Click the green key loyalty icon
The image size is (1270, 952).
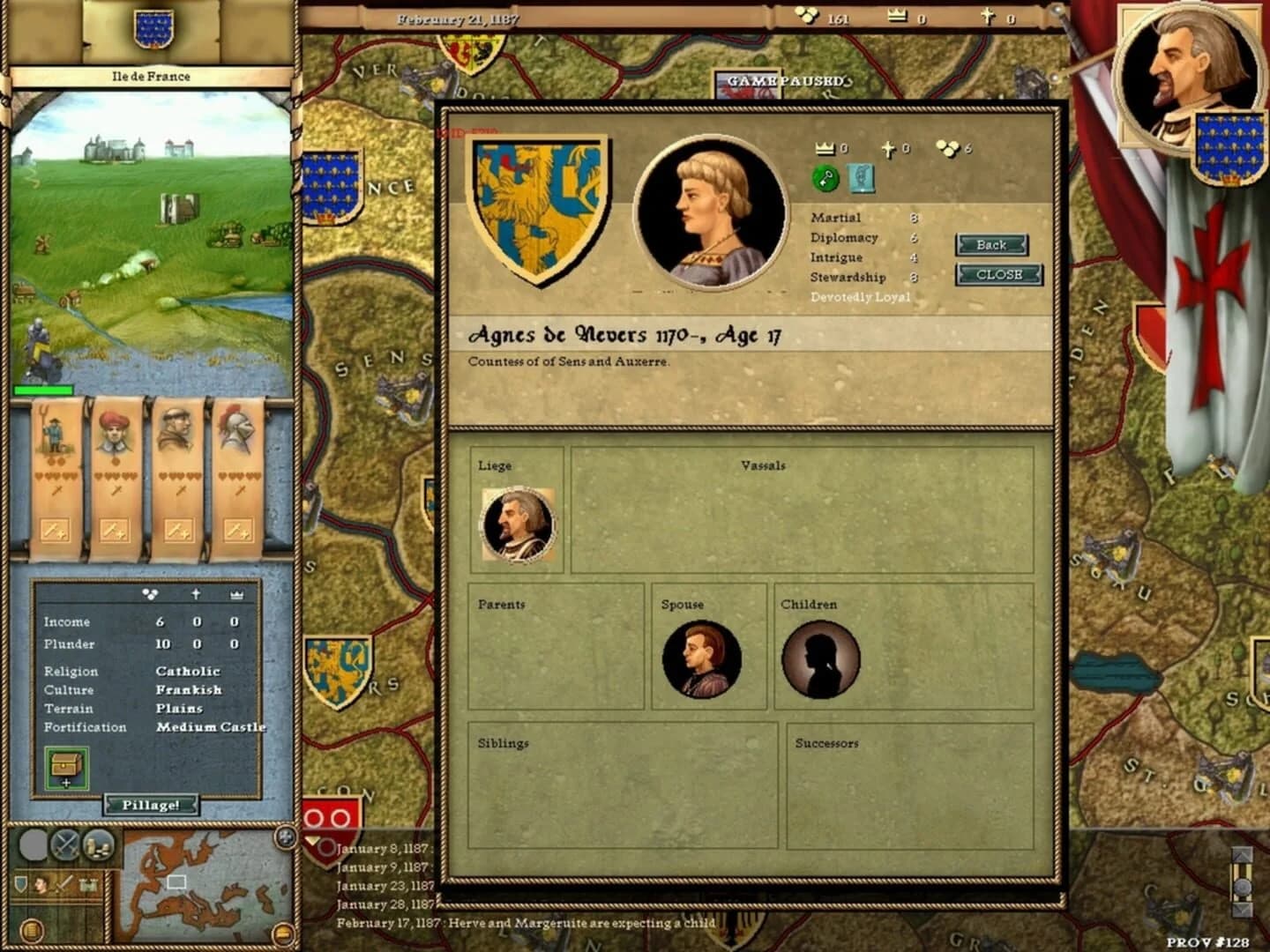click(824, 176)
